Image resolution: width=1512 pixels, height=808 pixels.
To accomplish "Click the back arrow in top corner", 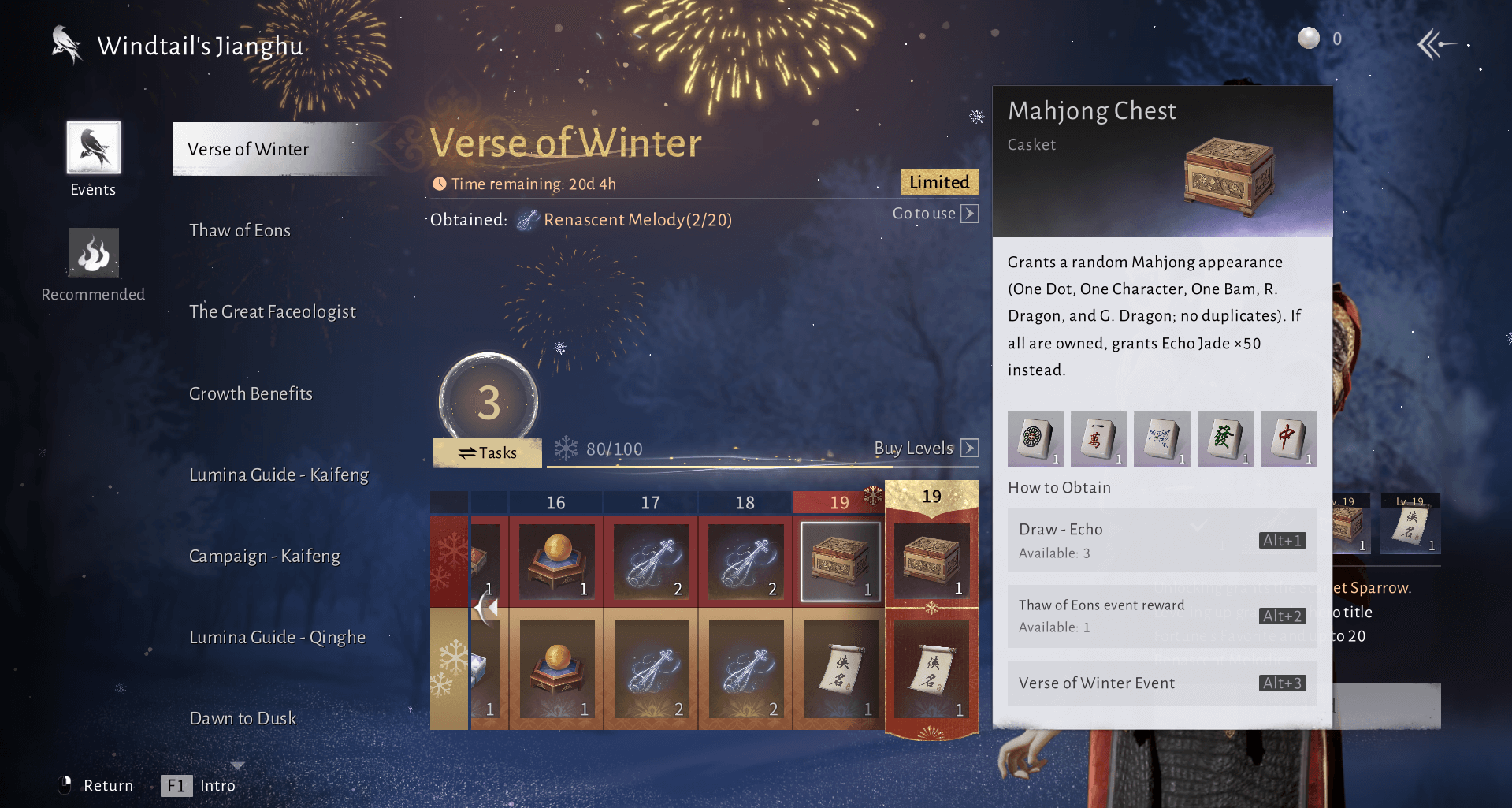I will pos(1436,44).
